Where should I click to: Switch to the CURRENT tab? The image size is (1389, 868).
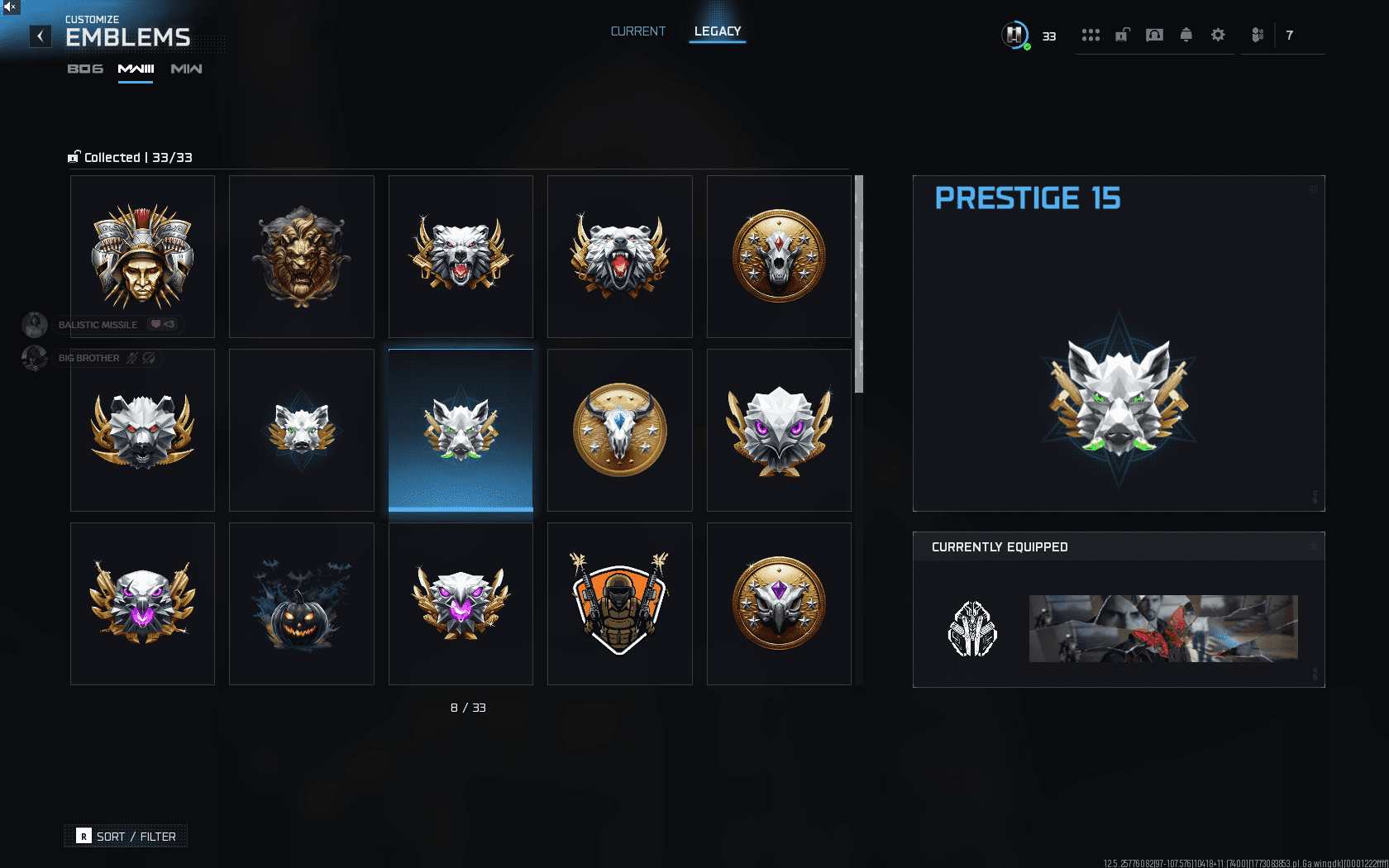pos(637,31)
